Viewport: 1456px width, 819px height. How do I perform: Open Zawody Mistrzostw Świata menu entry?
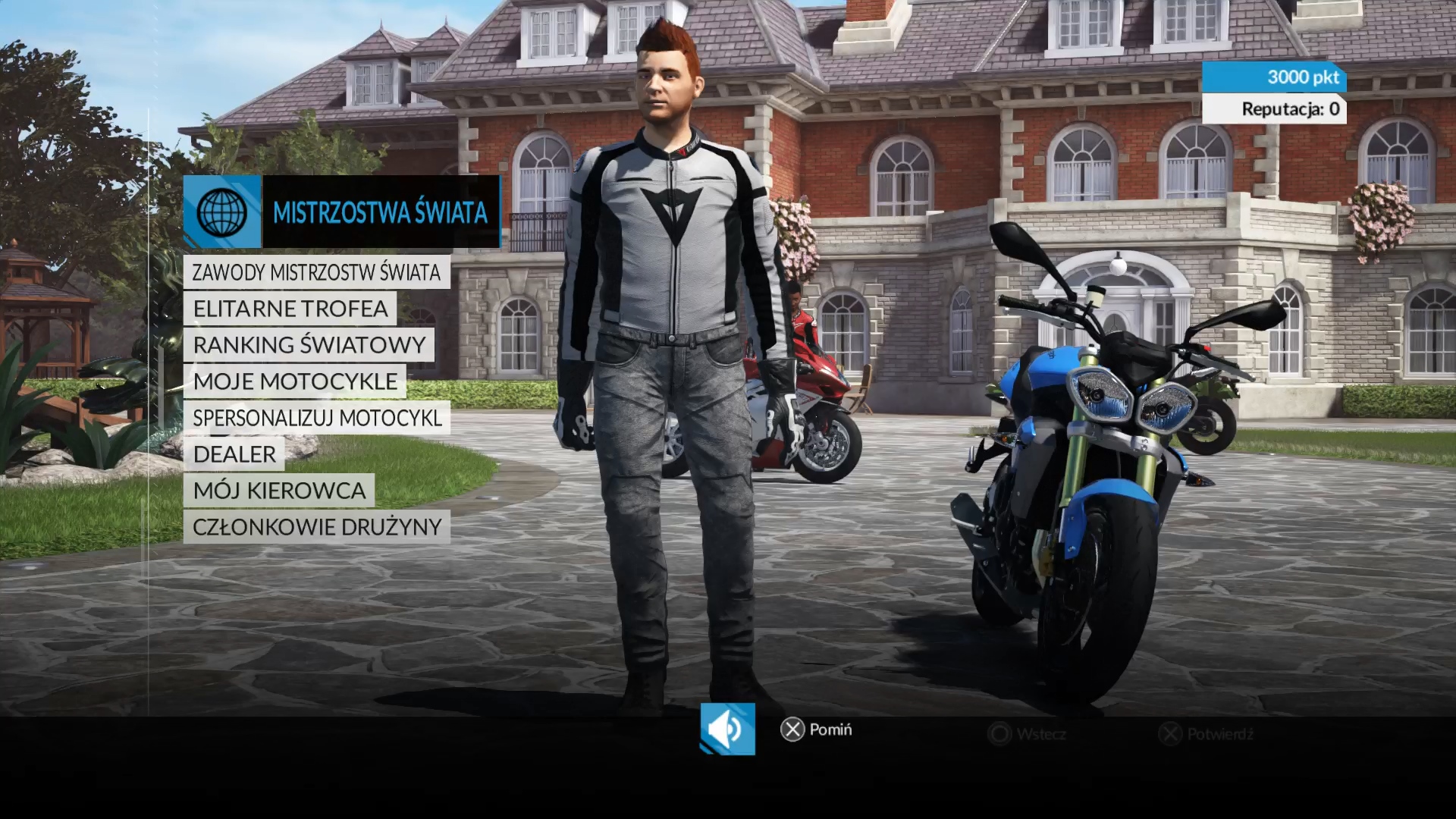coord(316,272)
